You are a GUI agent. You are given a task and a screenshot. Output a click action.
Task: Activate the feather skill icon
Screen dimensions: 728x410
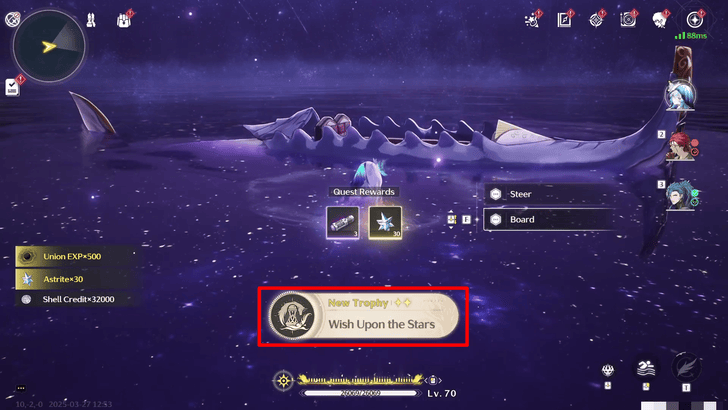click(686, 366)
